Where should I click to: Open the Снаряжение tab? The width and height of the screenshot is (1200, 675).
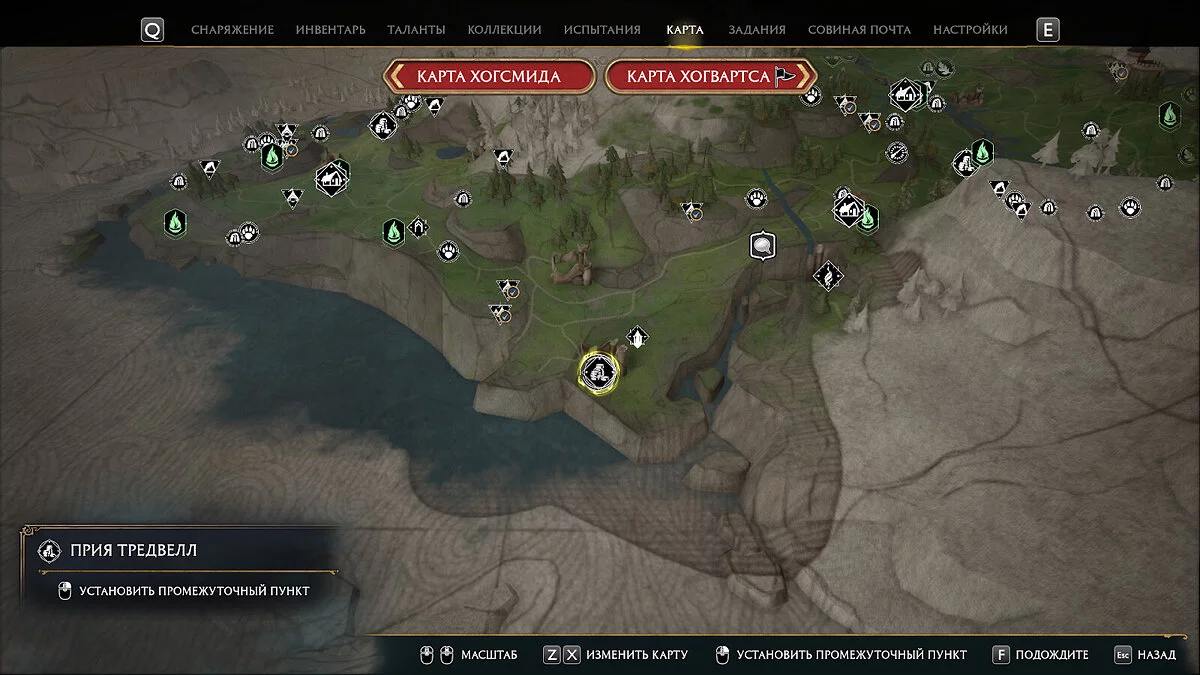pos(230,30)
